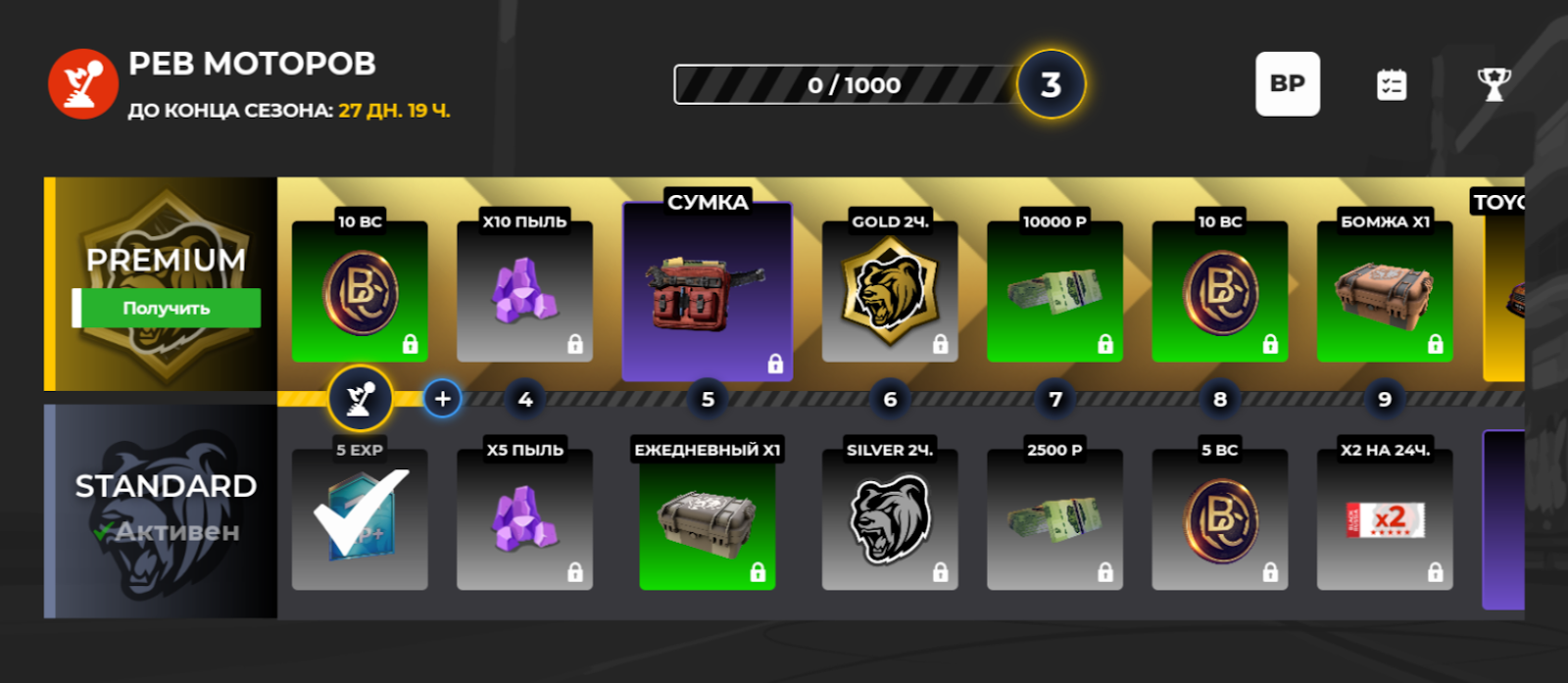1568x683 pixels.
Task: Click the Standard tier bear panel
Action: [x=161, y=512]
